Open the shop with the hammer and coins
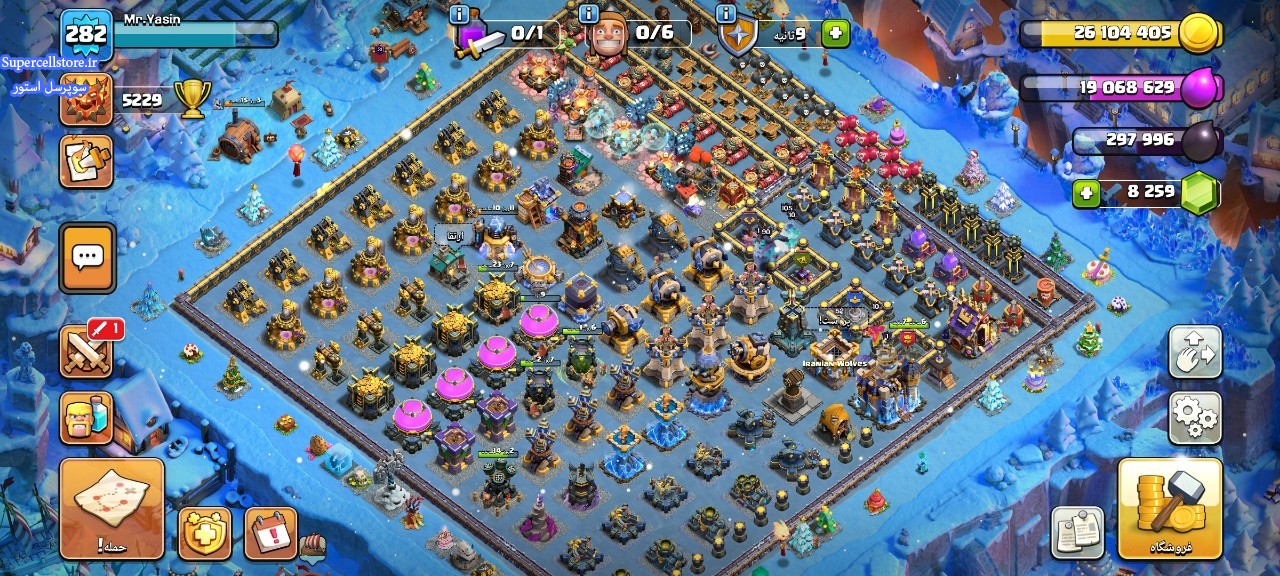This screenshot has height=576, width=1280. coord(1169,508)
